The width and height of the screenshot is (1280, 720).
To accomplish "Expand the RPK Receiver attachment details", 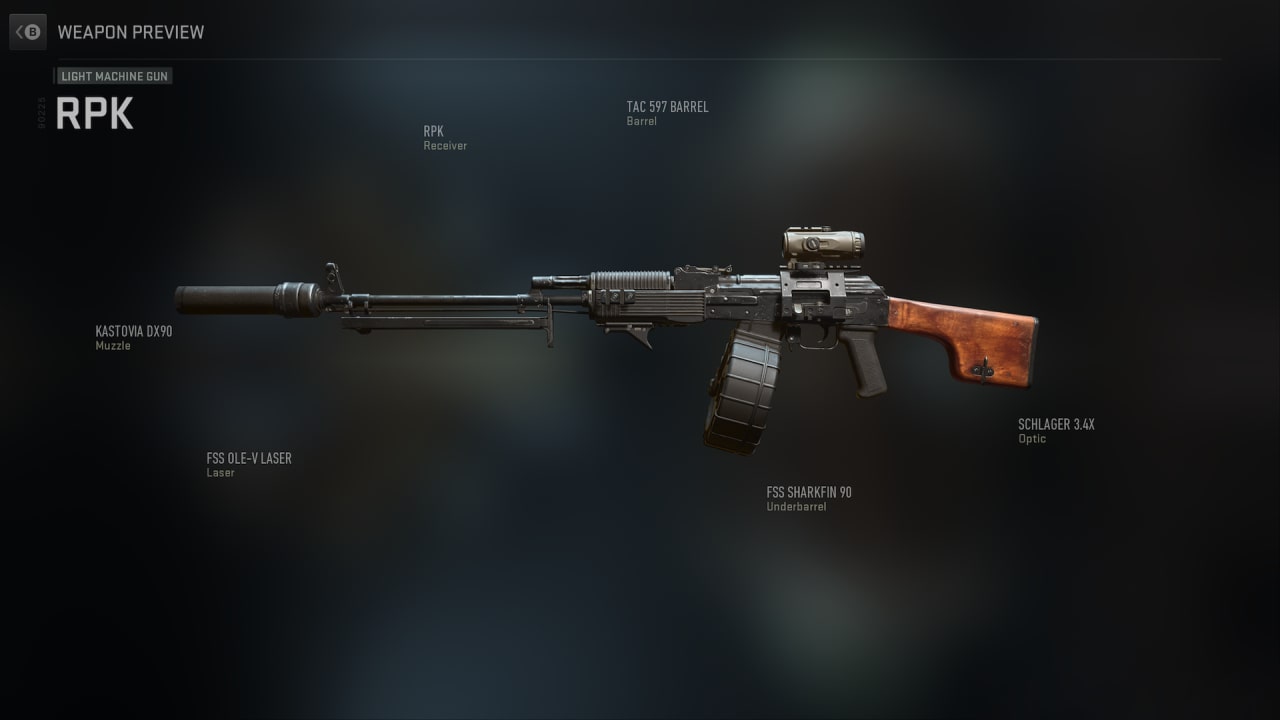I will 444,138.
